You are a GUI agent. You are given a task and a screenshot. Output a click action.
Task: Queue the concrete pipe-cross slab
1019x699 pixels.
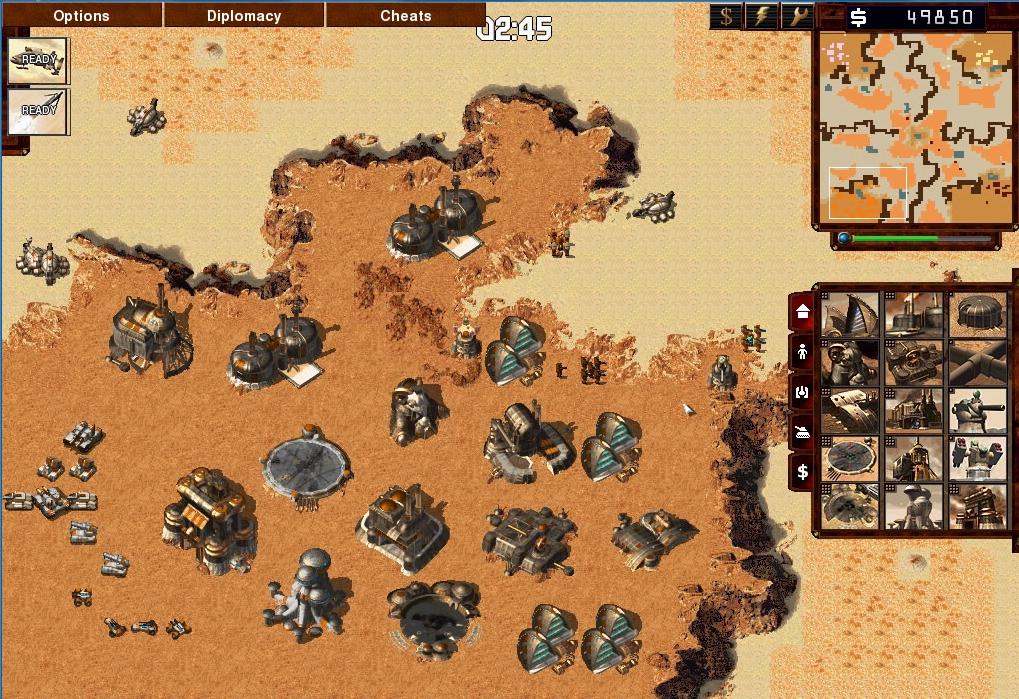pos(978,362)
